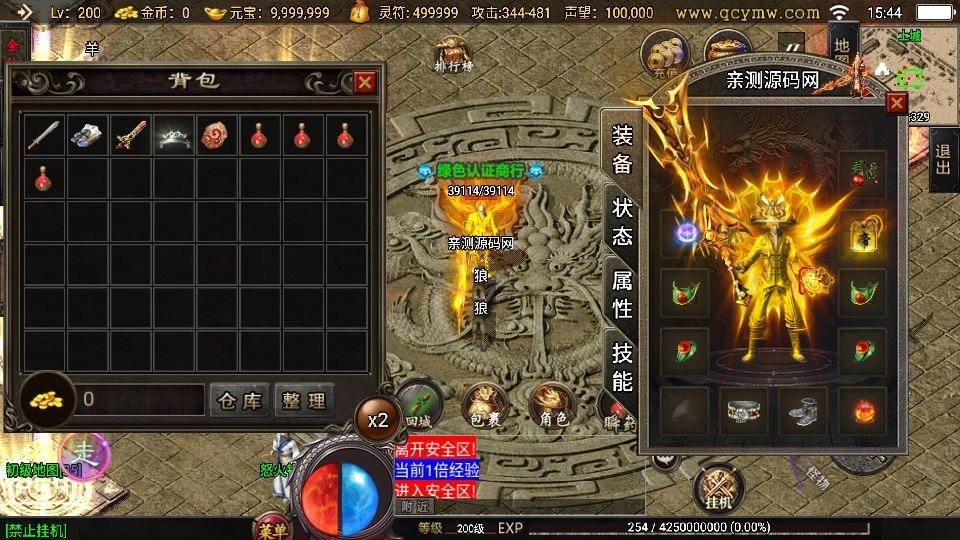960x540 pixels.
Task: Open the 角色 character button
Action: pos(552,406)
